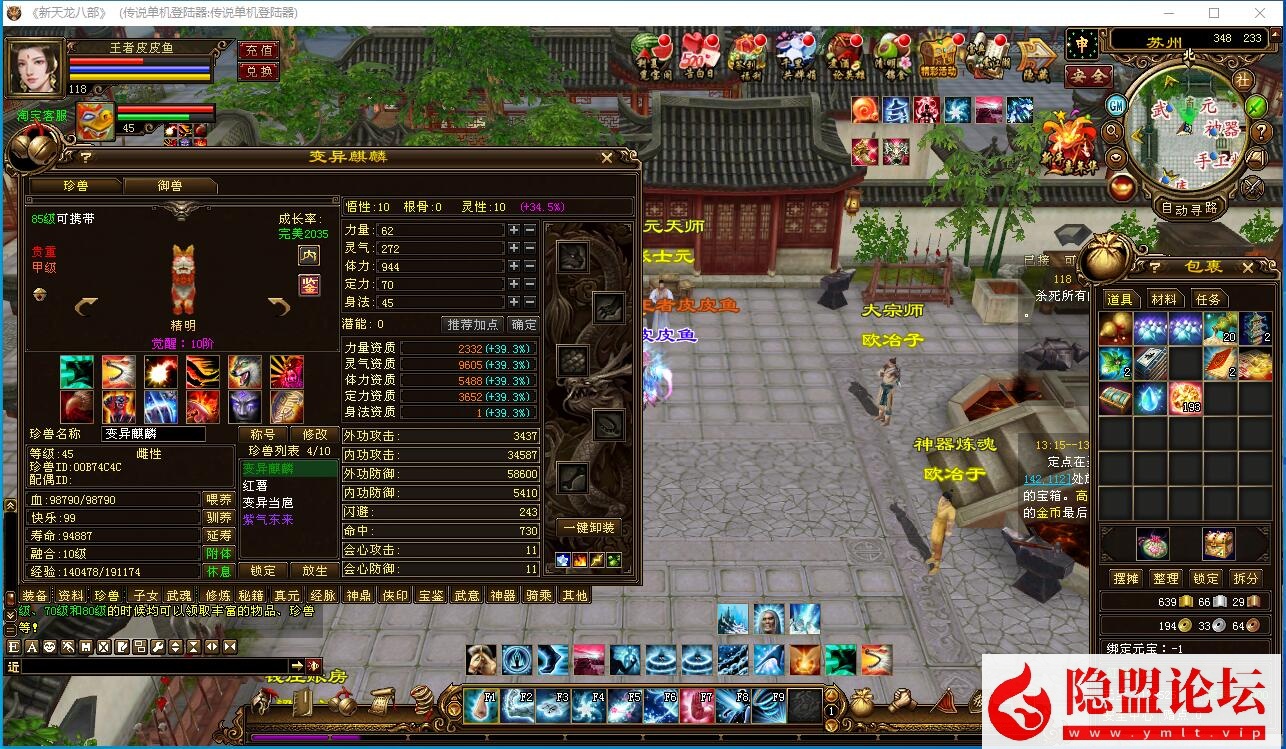Click the 内 icon in the pet window

coord(309,256)
